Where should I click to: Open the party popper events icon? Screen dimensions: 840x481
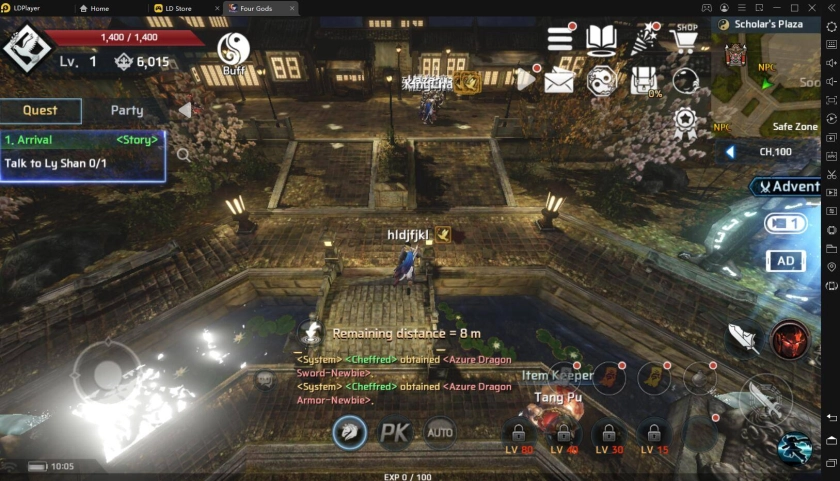(x=642, y=40)
